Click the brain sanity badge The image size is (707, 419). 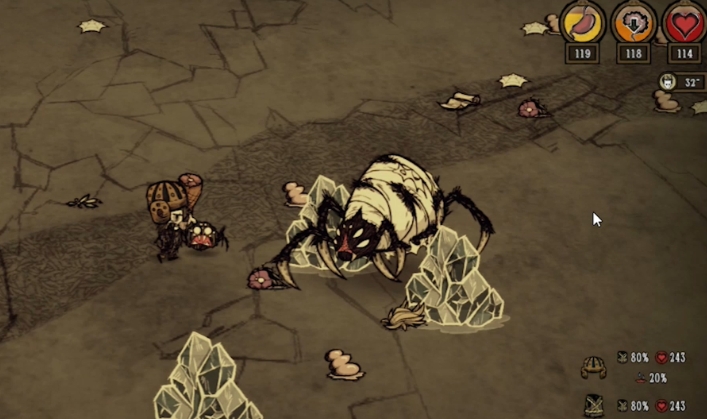tap(633, 23)
